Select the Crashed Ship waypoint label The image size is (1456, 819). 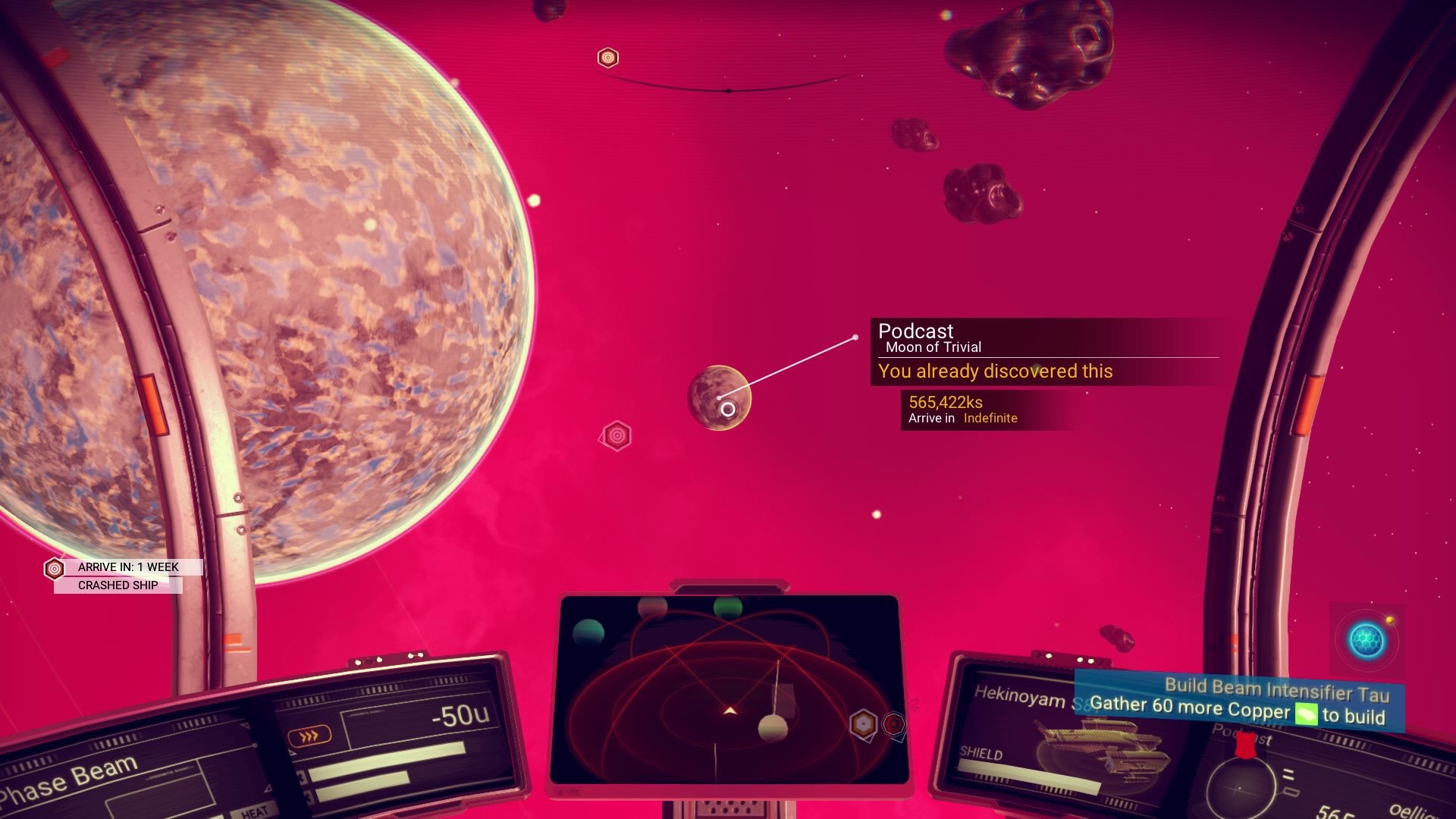pos(118,585)
